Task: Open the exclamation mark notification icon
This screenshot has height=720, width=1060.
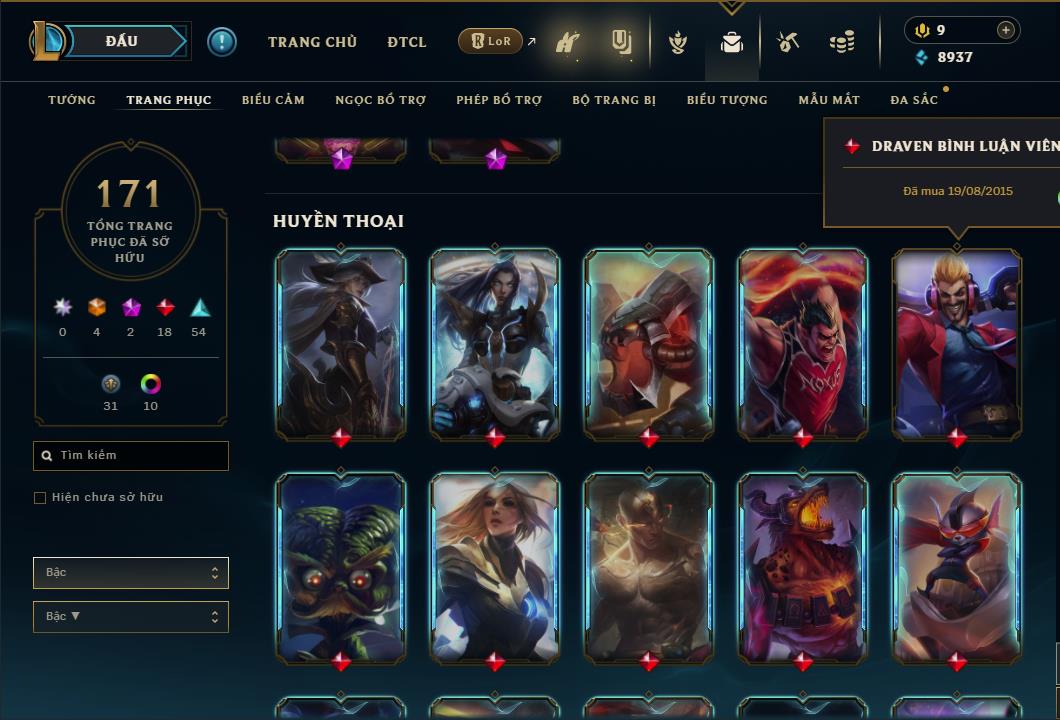Action: click(222, 42)
